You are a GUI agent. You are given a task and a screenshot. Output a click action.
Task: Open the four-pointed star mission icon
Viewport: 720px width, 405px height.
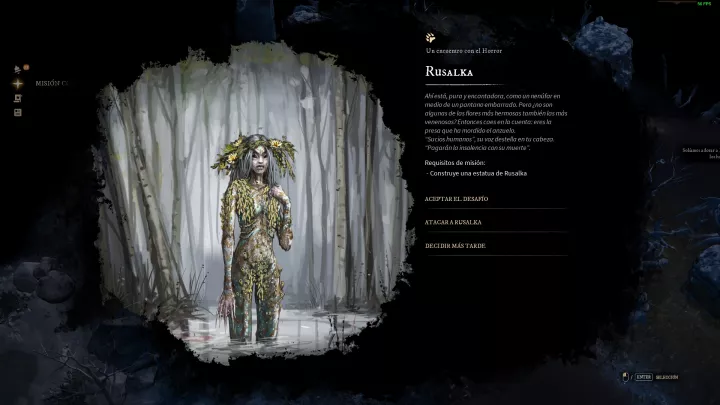click(x=18, y=83)
